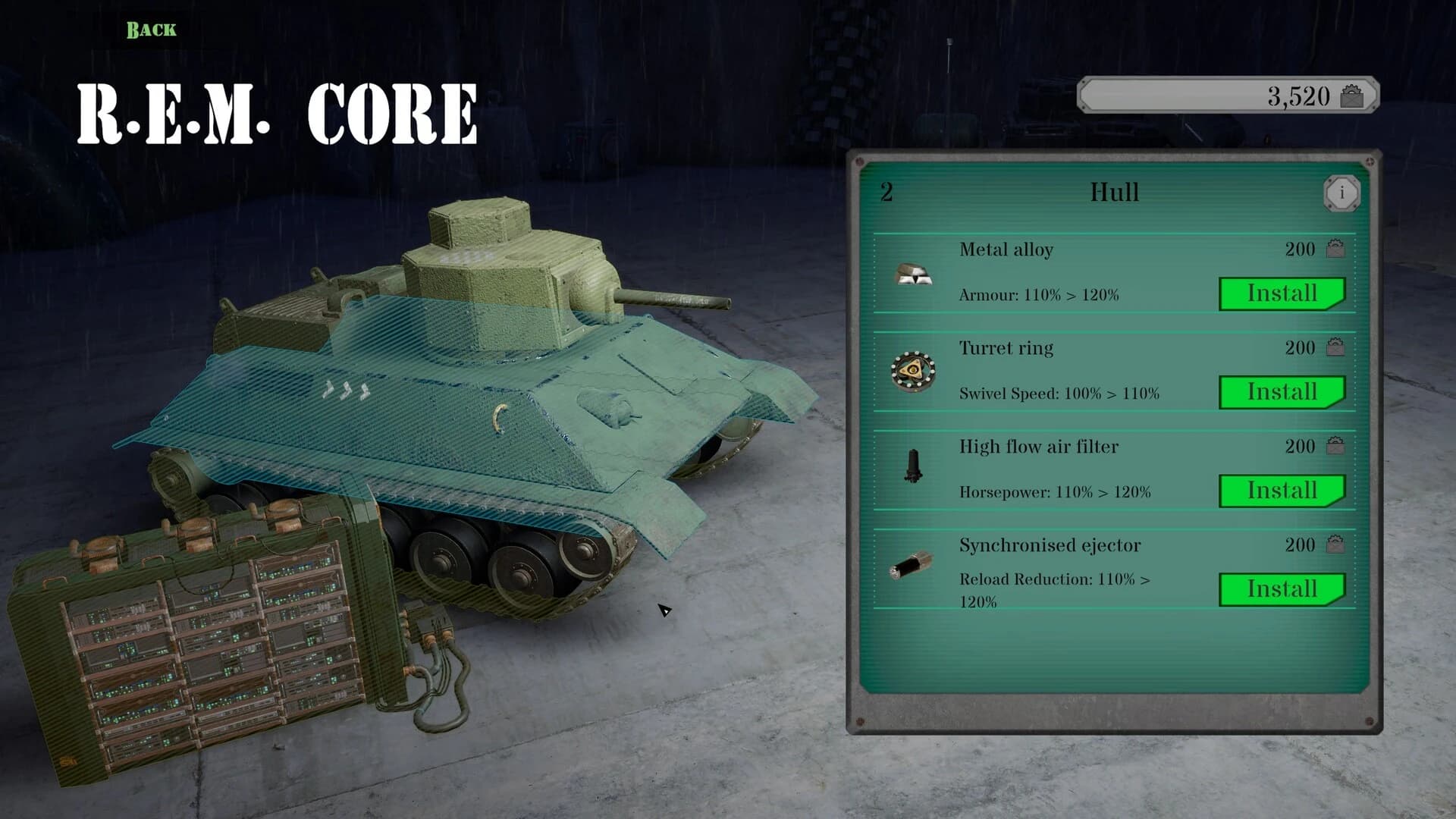
Task: Open the info icon on the Hull panel
Action: [1342, 192]
